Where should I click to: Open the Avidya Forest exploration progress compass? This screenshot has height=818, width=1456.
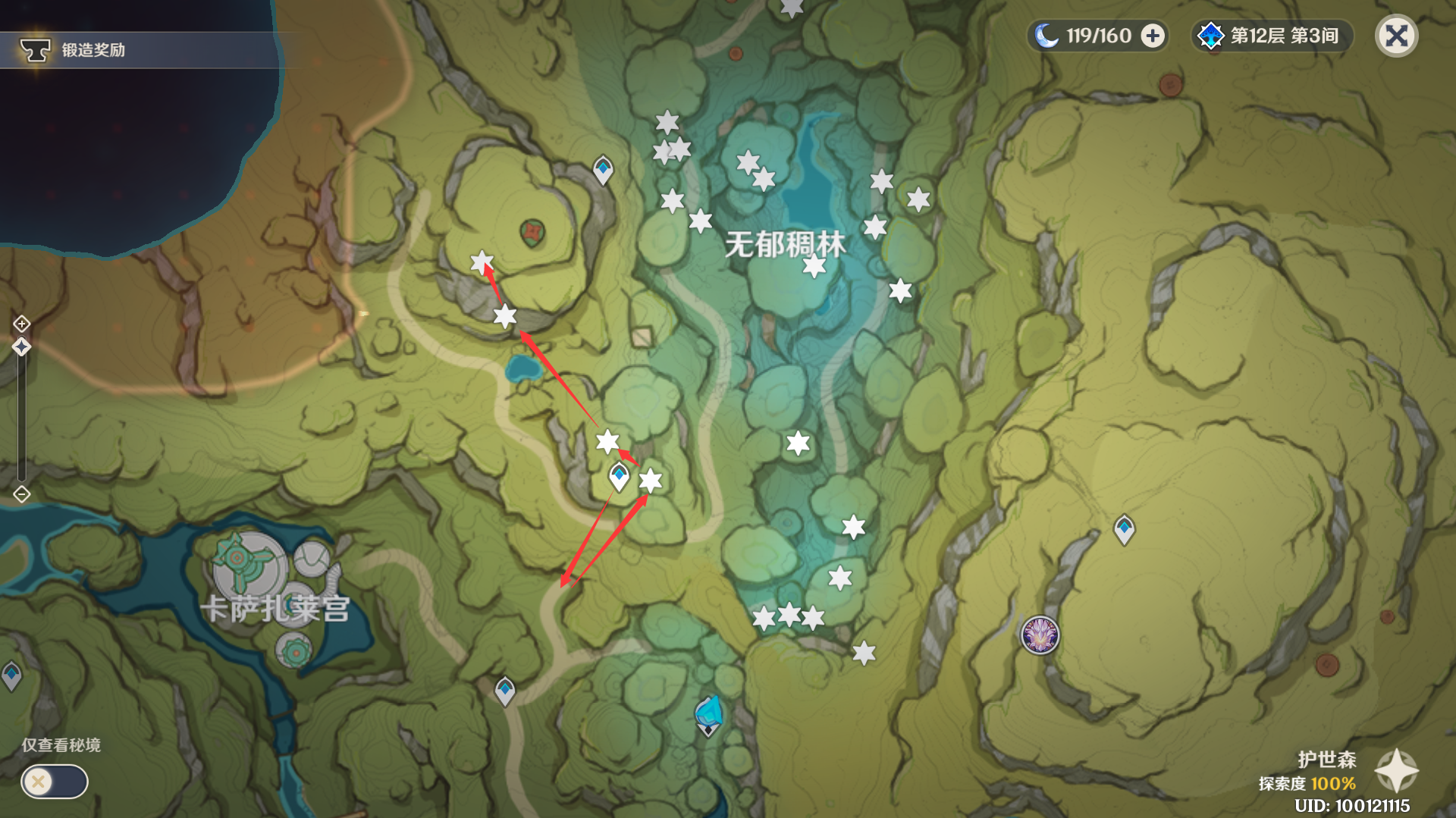(x=1396, y=770)
